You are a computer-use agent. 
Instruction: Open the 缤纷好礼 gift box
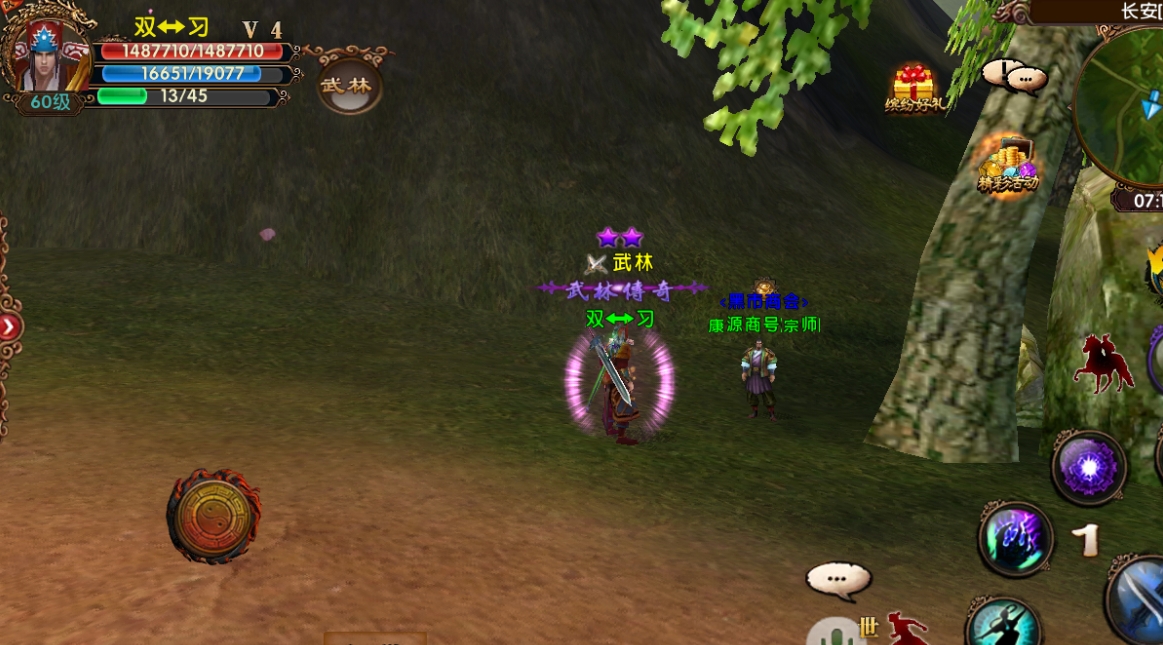tap(913, 88)
